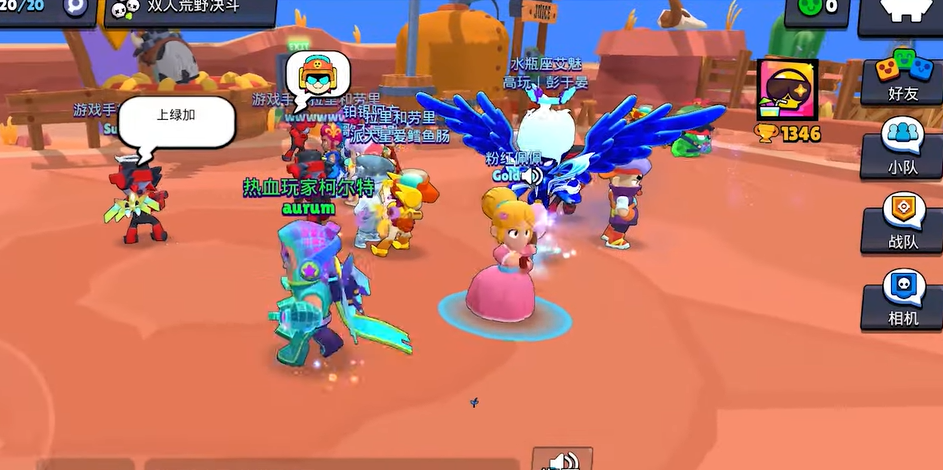Screen dimensions: 943x470
Task: Tap the player profile icon with sunglasses
Action: (787, 90)
